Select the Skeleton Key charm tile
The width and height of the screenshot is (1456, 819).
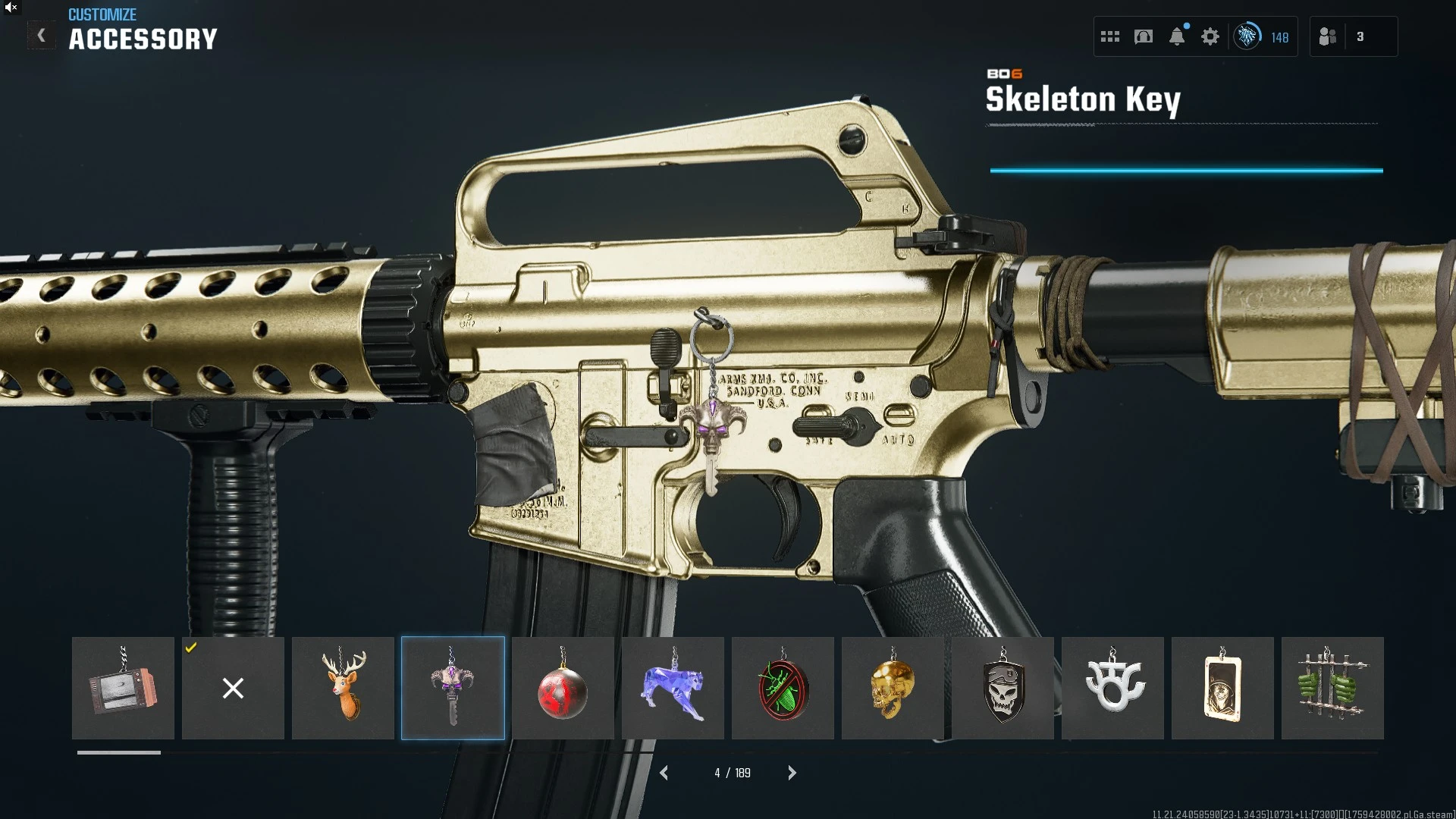(453, 688)
